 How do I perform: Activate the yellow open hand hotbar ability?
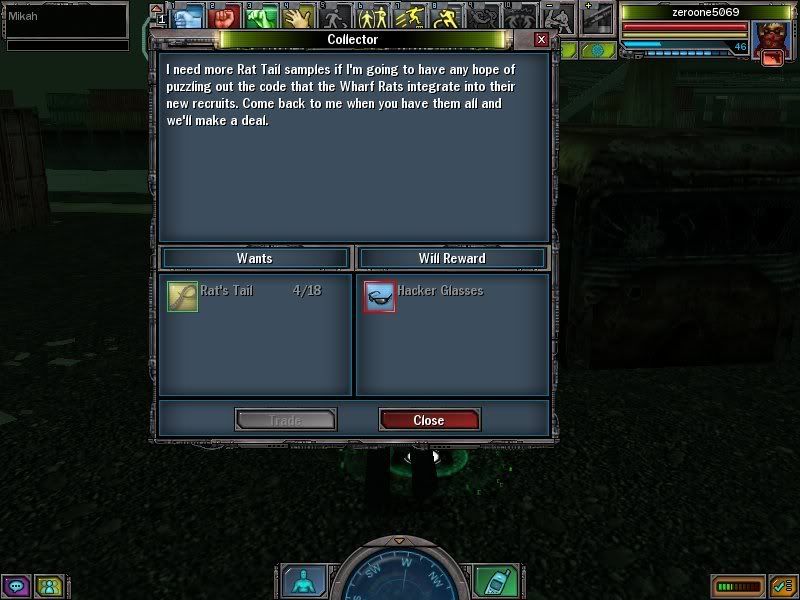(299, 17)
